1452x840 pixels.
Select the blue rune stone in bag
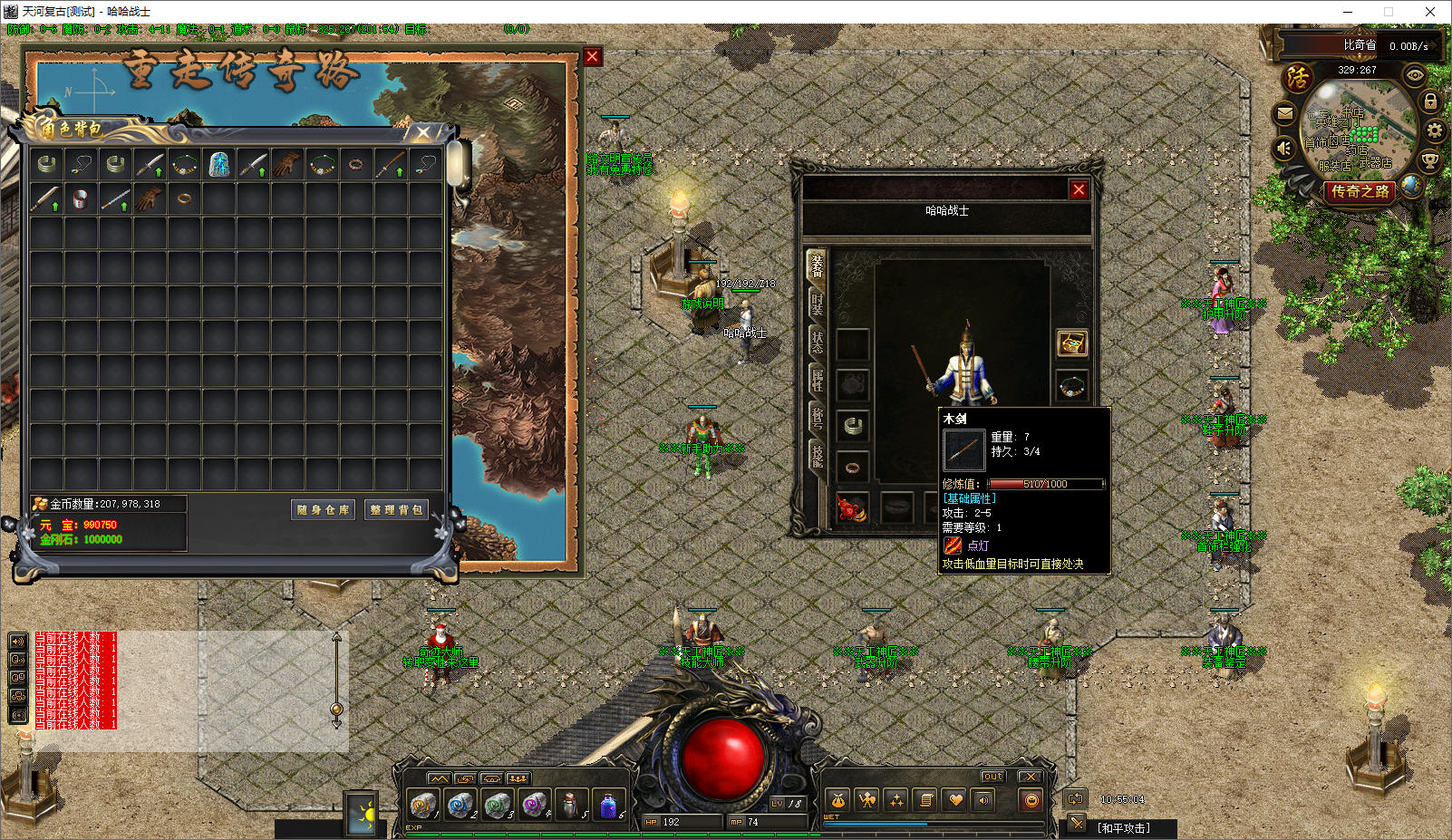[218, 165]
